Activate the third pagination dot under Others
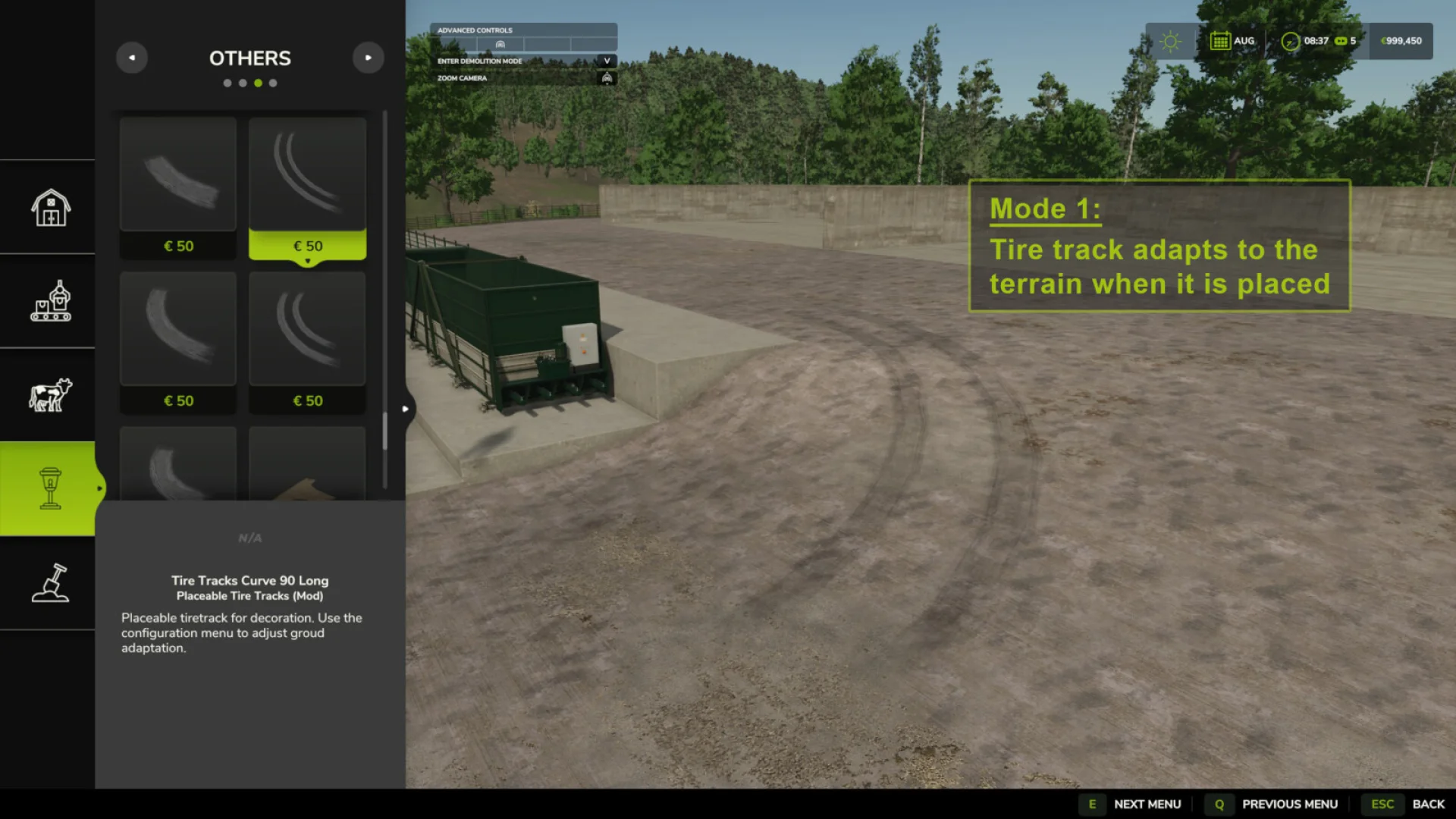This screenshot has width=1456, height=819. click(257, 83)
